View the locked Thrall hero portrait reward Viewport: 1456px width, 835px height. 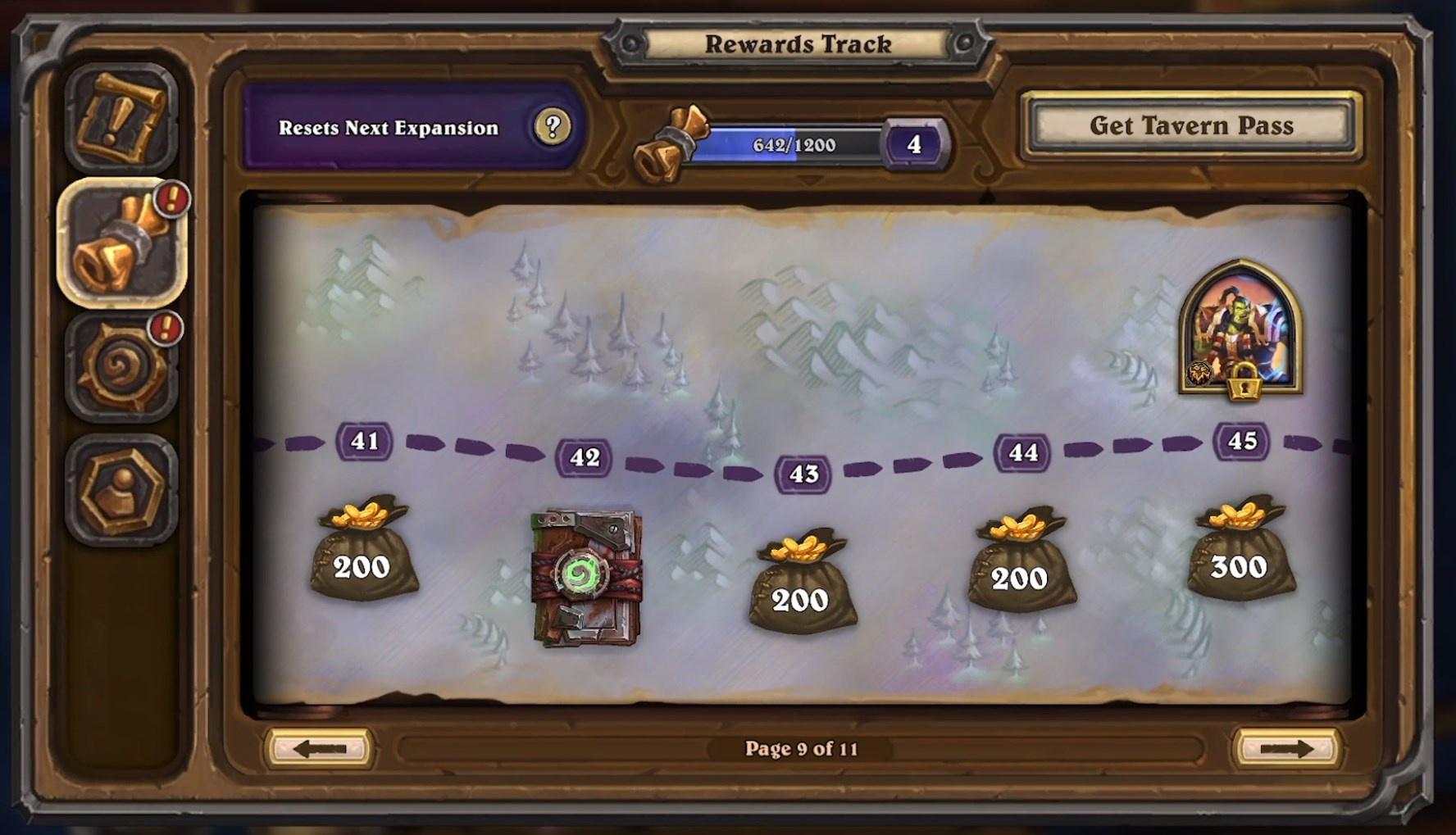(1240, 329)
